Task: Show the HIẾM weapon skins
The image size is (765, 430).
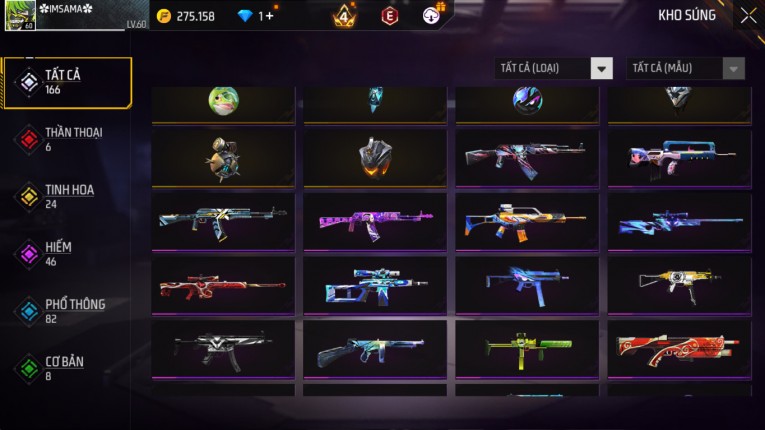Action: tap(60, 253)
